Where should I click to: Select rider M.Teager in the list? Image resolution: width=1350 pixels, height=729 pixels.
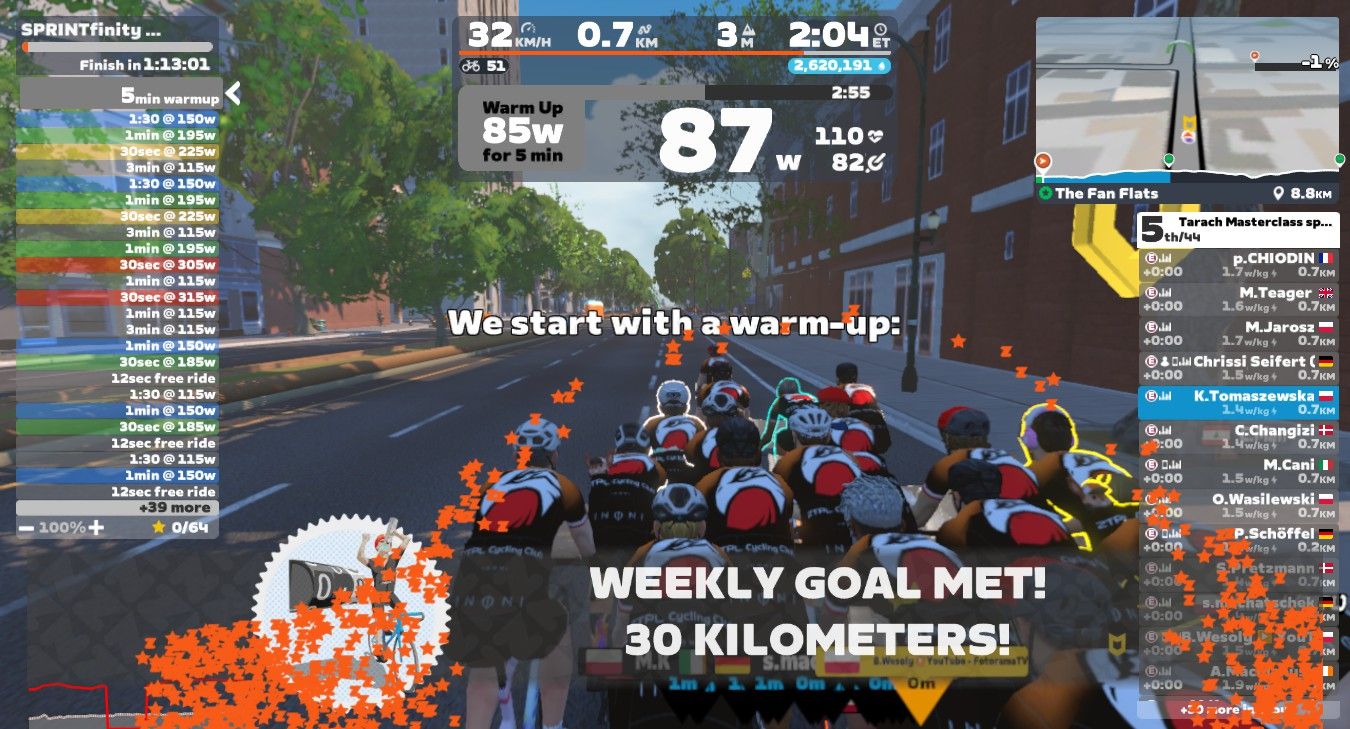tap(1238, 298)
